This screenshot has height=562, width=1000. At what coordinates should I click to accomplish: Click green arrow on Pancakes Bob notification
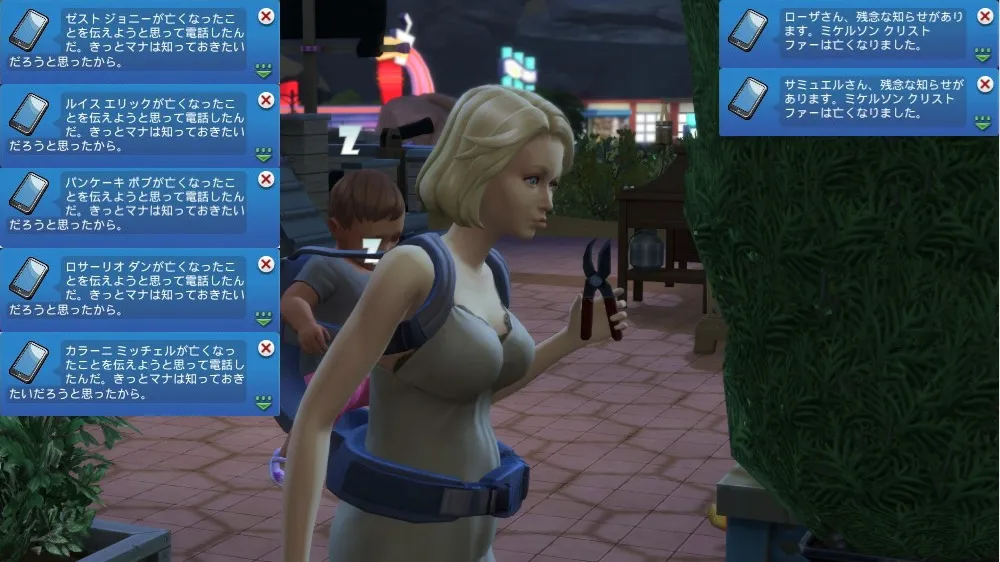(264, 236)
